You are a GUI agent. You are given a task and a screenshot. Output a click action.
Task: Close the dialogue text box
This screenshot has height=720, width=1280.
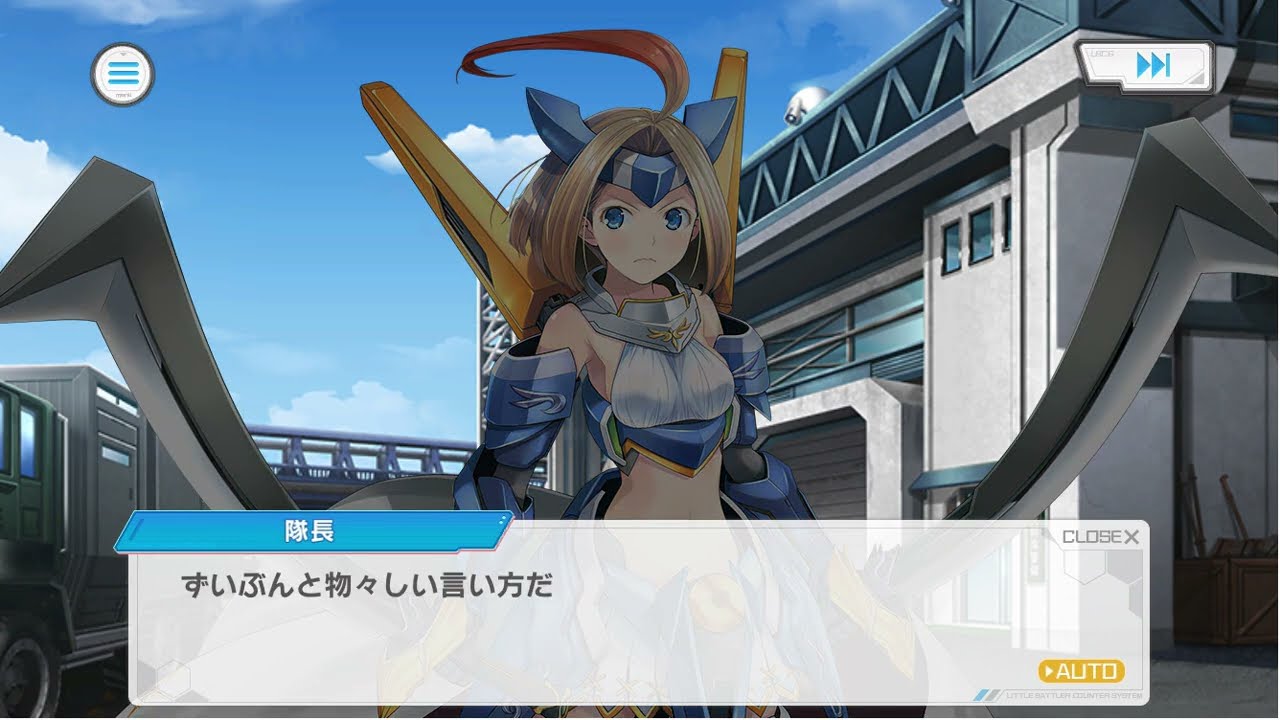pyautogui.click(x=1100, y=537)
